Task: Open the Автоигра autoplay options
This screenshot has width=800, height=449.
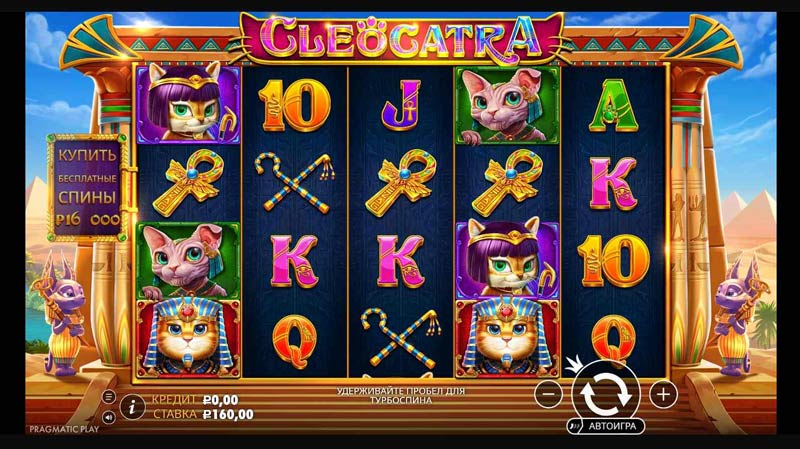Action: [606, 425]
